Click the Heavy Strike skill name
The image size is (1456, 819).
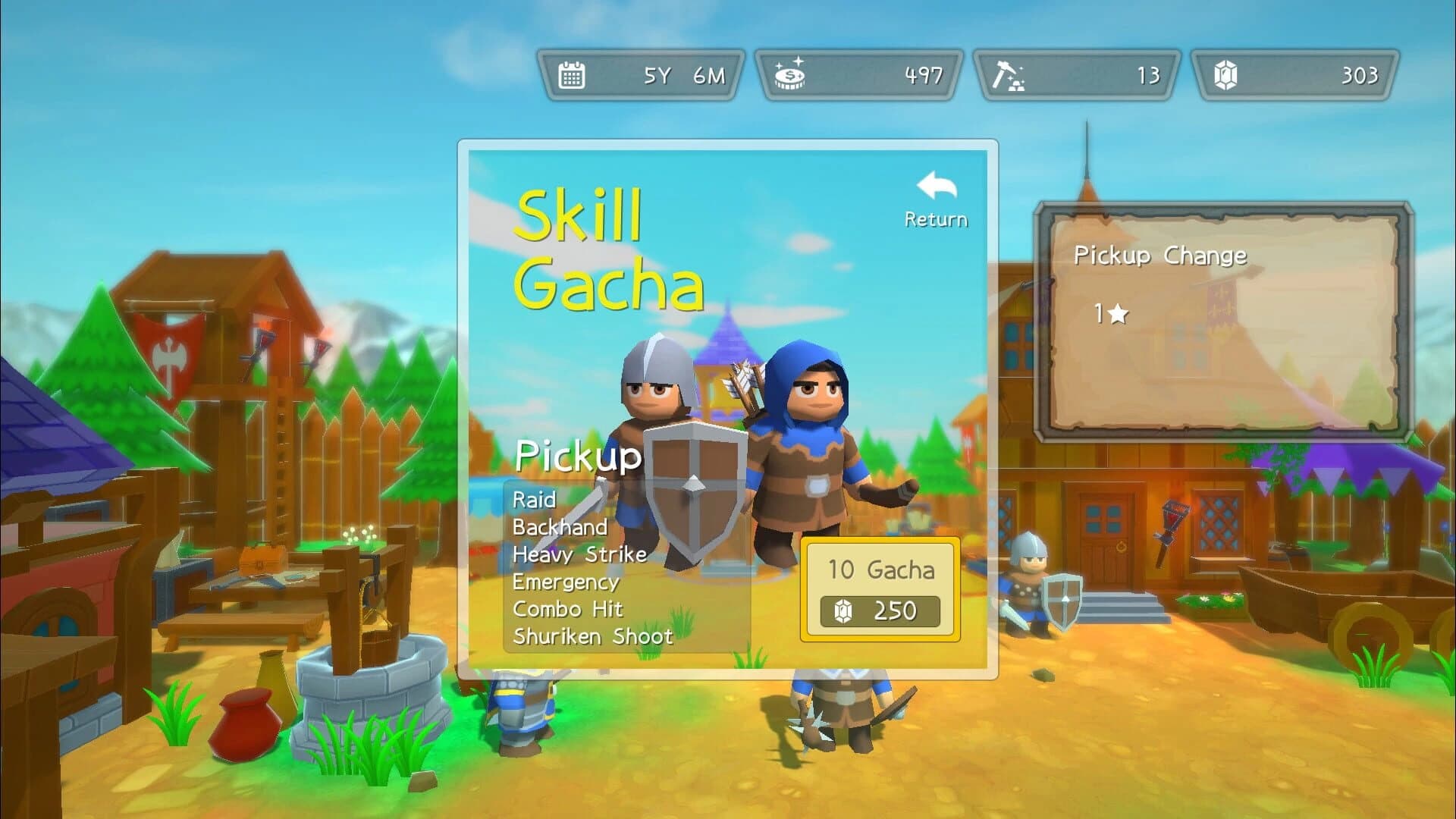[579, 555]
